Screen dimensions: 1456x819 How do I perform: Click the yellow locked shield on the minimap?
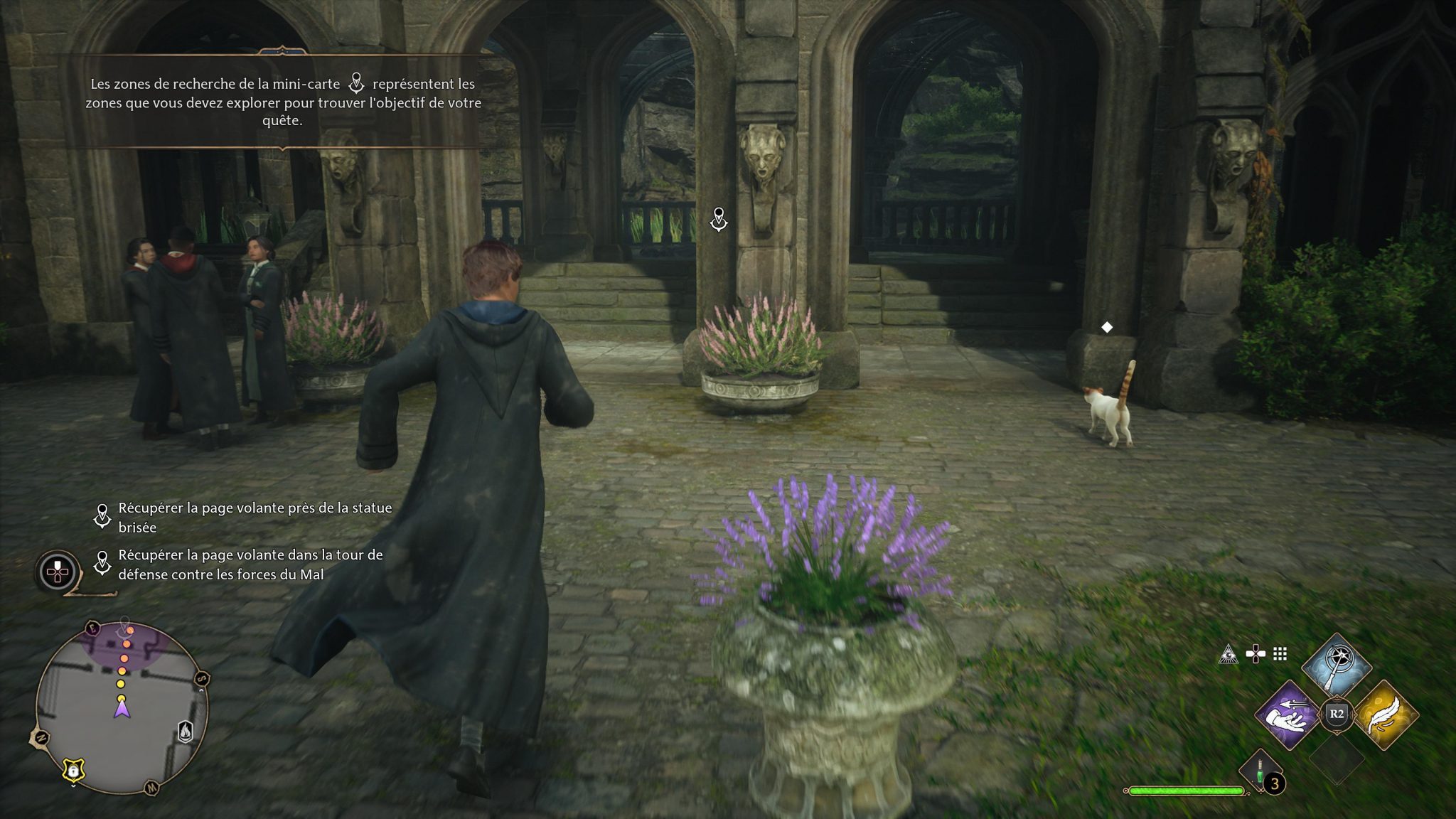coord(73,770)
